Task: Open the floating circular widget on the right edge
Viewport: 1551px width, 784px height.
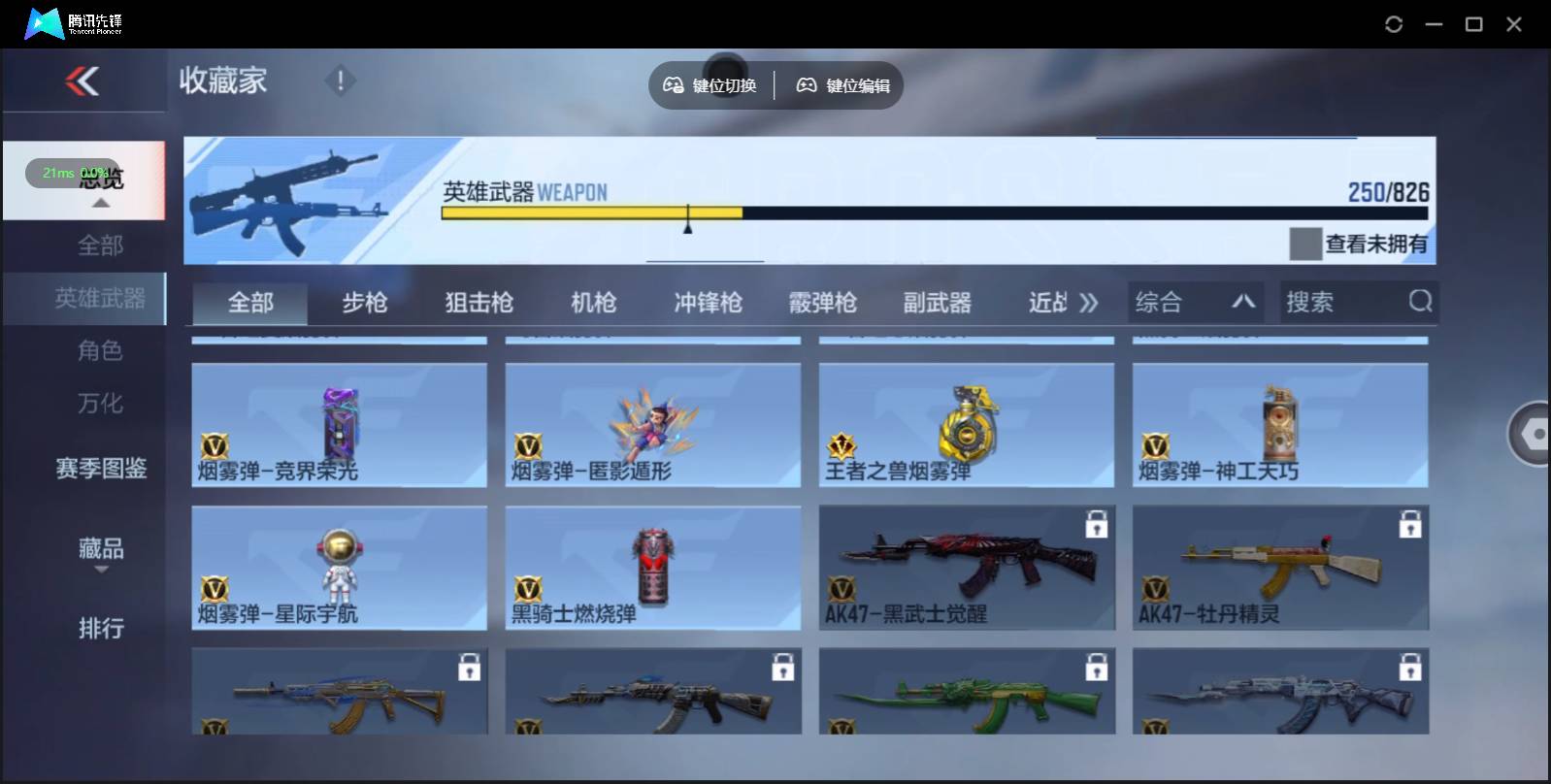Action: coord(1534,434)
